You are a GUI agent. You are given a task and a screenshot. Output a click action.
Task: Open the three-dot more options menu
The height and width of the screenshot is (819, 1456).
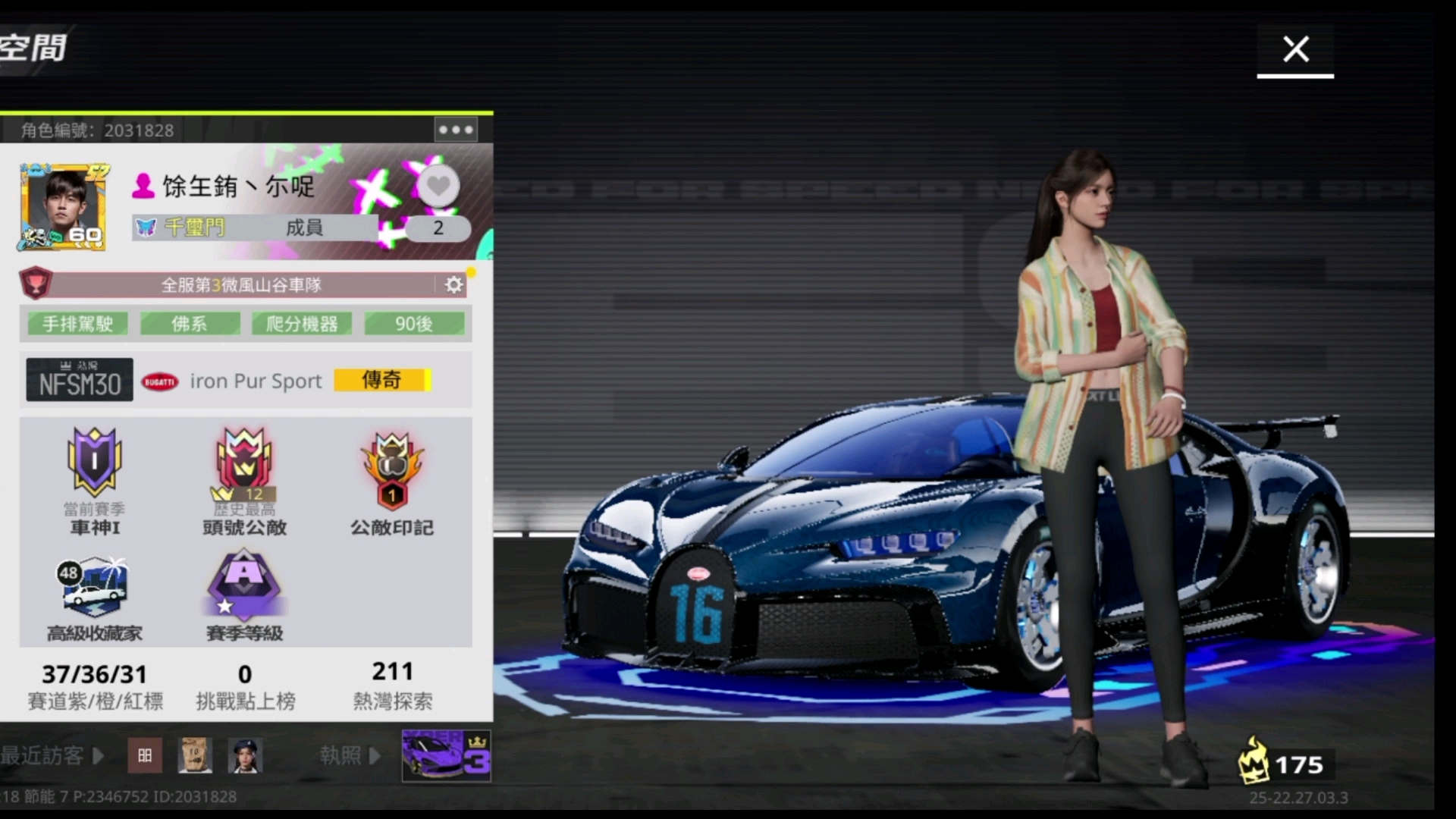point(456,130)
